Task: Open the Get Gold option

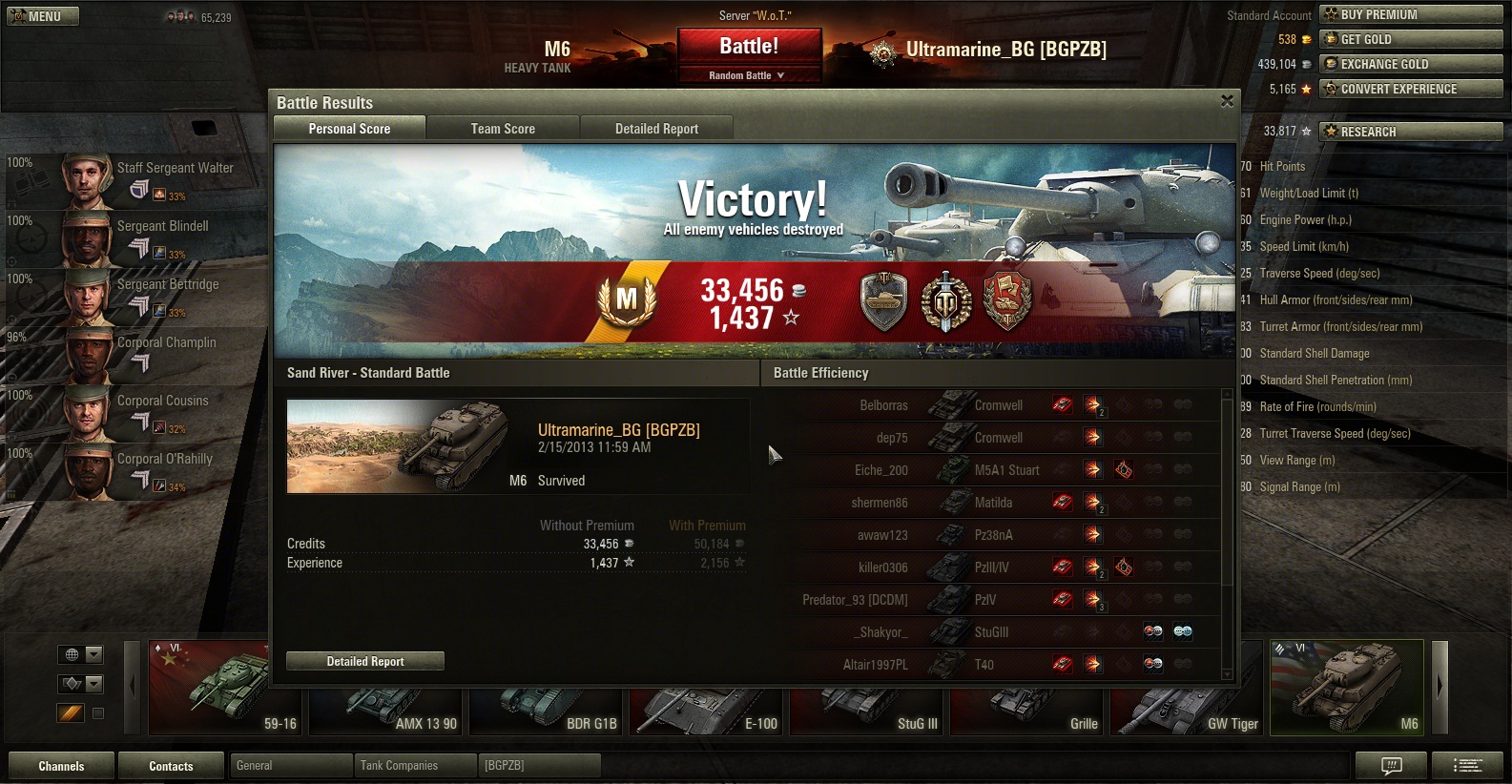Action: tap(1411, 39)
